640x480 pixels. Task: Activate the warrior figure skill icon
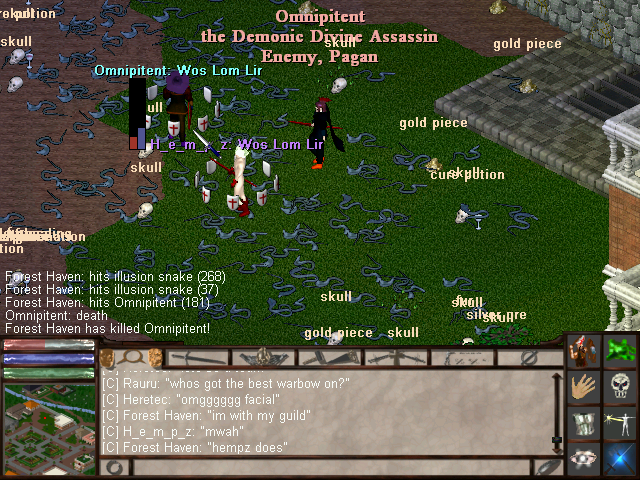coord(582,351)
